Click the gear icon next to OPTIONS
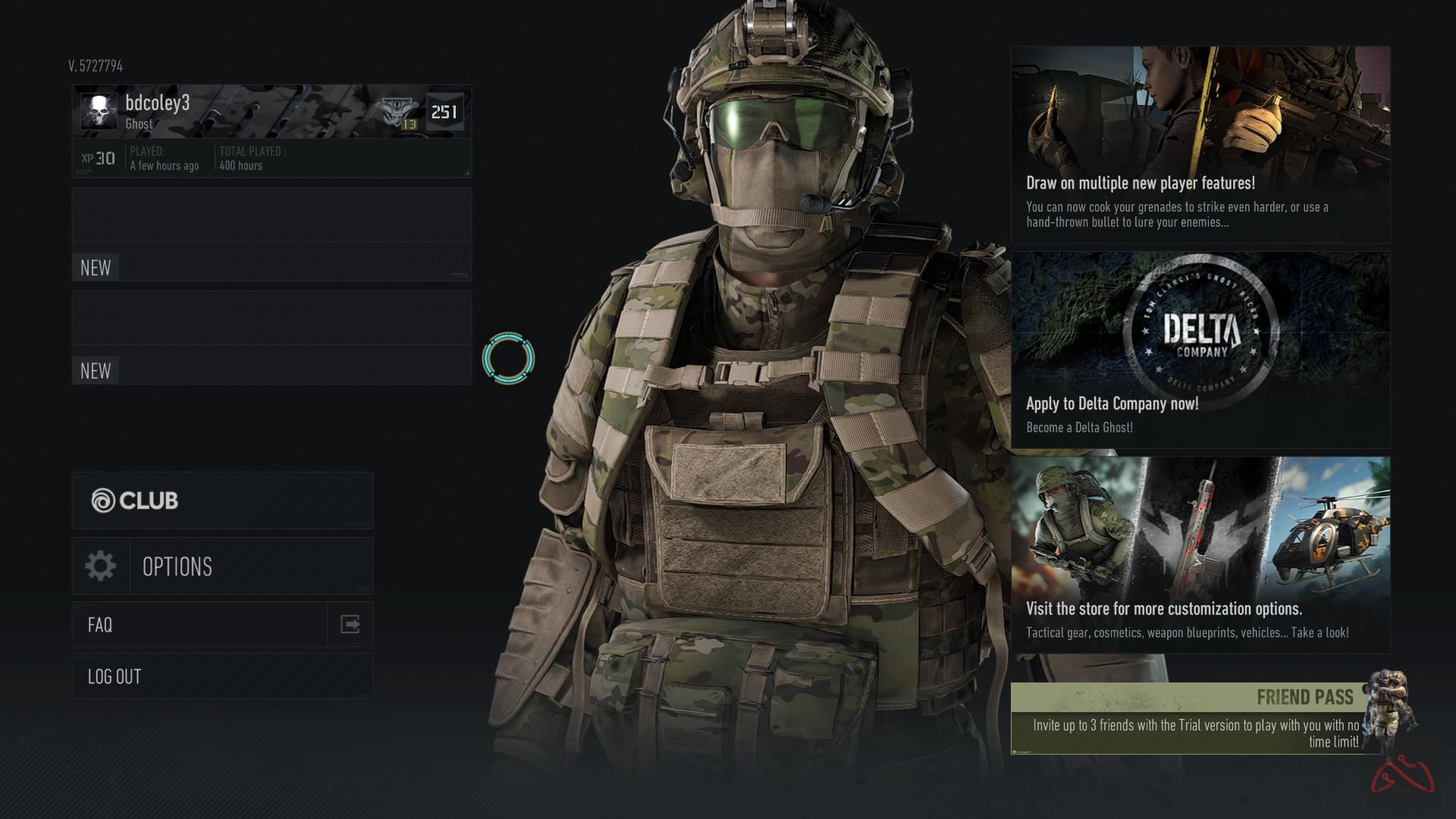The image size is (1456, 819). (99, 566)
